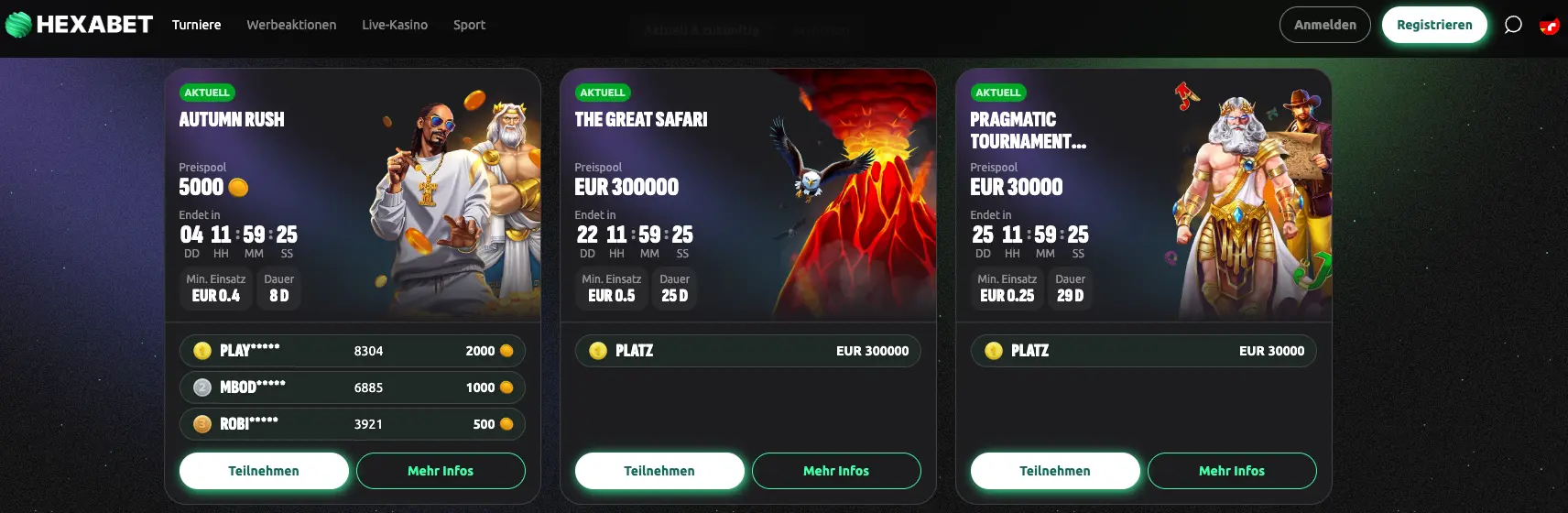This screenshot has height=513, width=1568.
Task: Click the HEXABET logo
Action: click(80, 25)
